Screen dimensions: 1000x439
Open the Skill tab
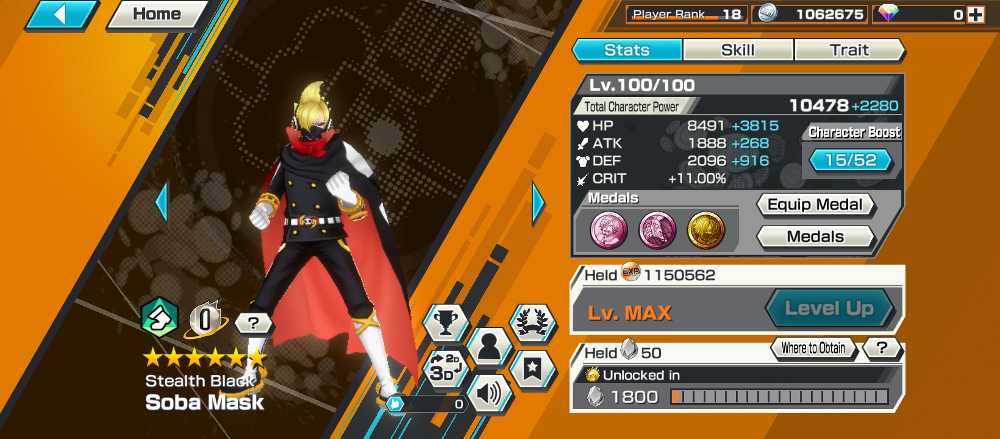(738, 50)
